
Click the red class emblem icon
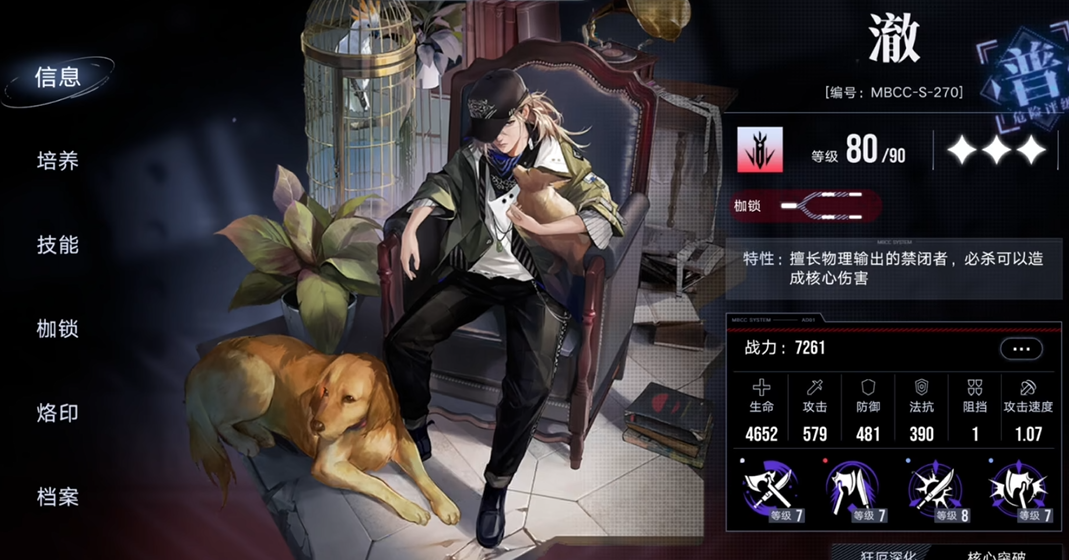tap(760, 150)
